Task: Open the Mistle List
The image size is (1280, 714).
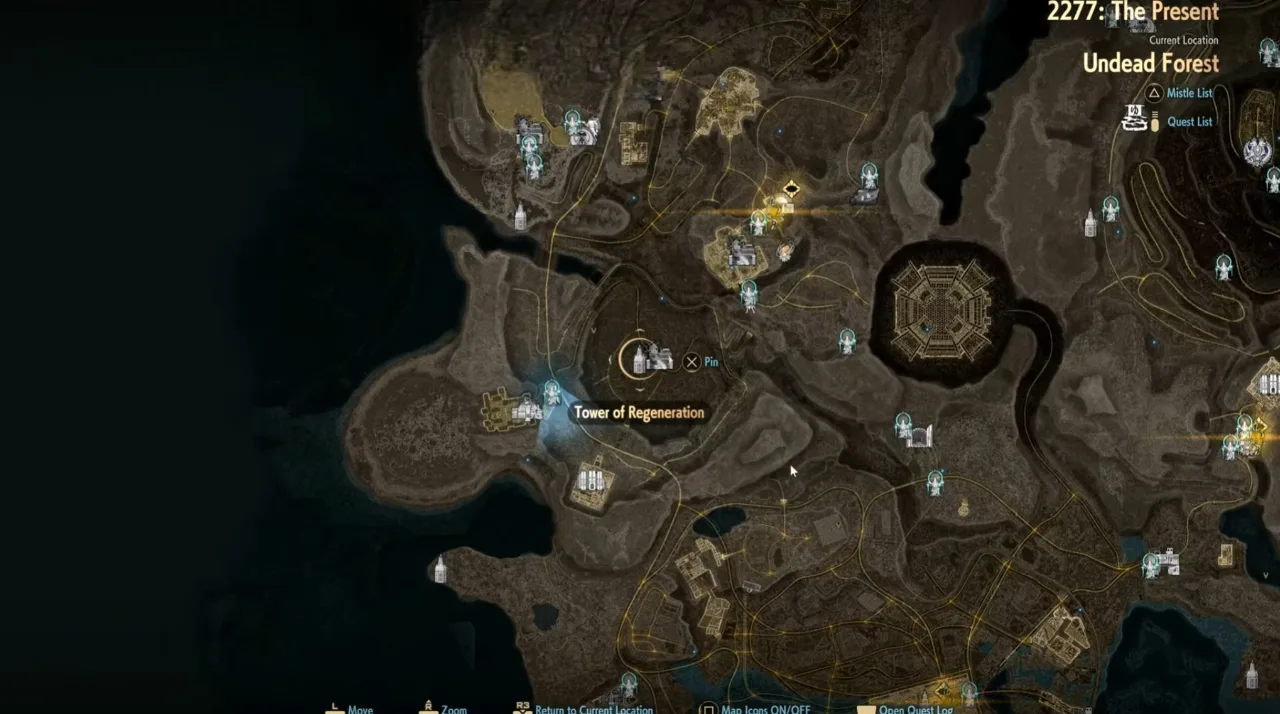Action: click(1189, 93)
